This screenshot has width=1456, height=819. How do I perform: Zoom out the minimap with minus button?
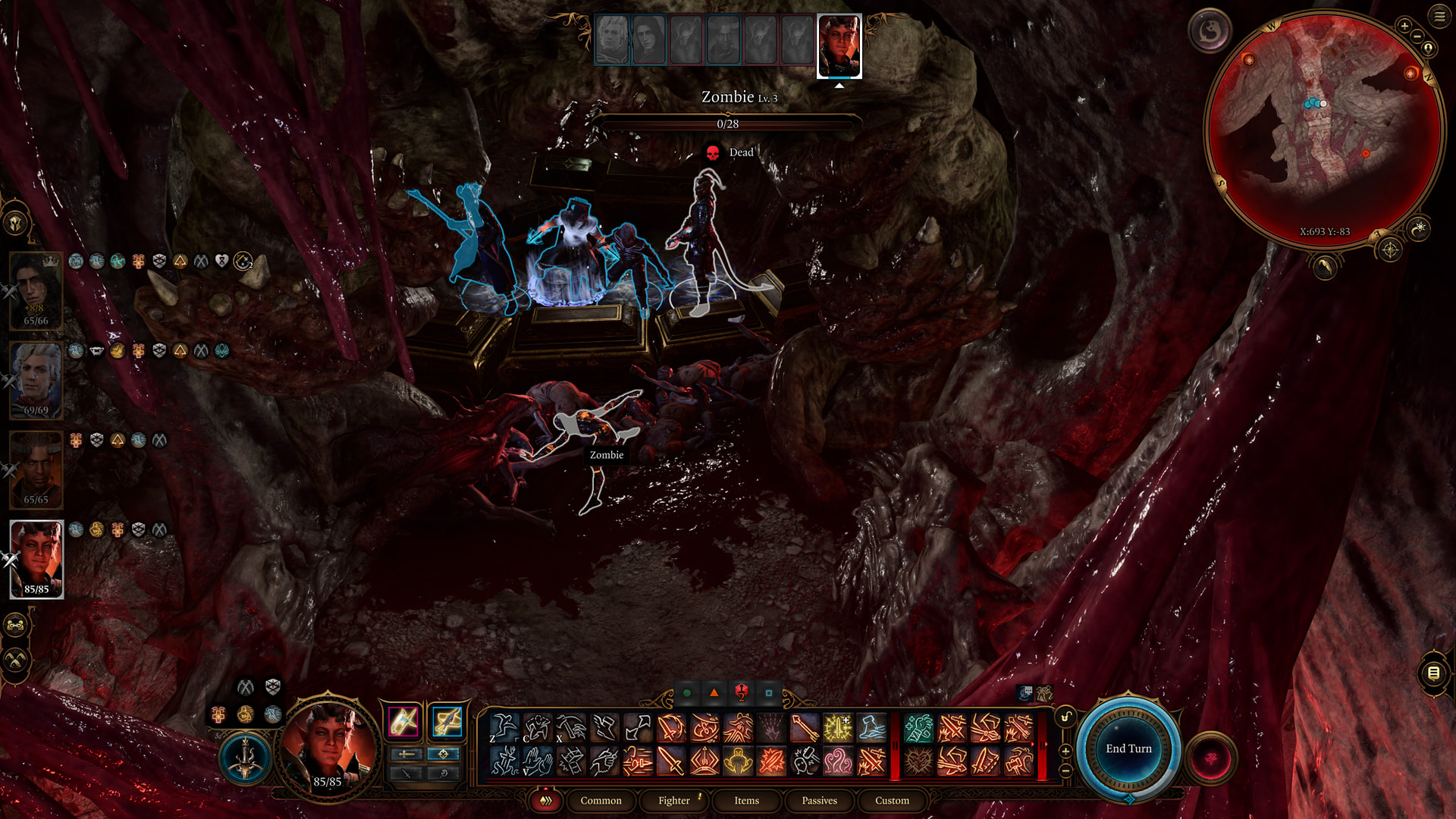[1417, 36]
